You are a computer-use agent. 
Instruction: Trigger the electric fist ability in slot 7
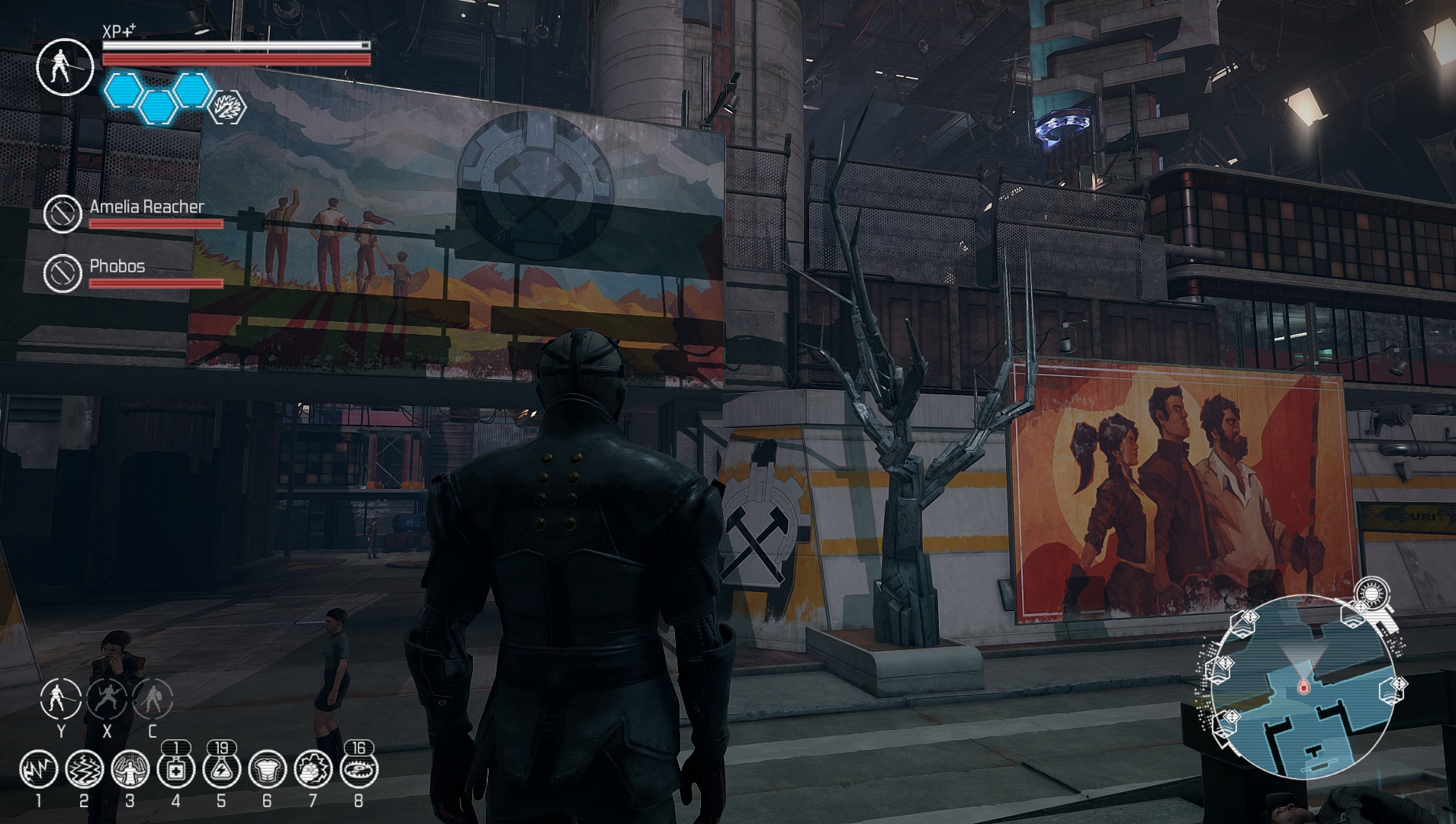tap(313, 770)
